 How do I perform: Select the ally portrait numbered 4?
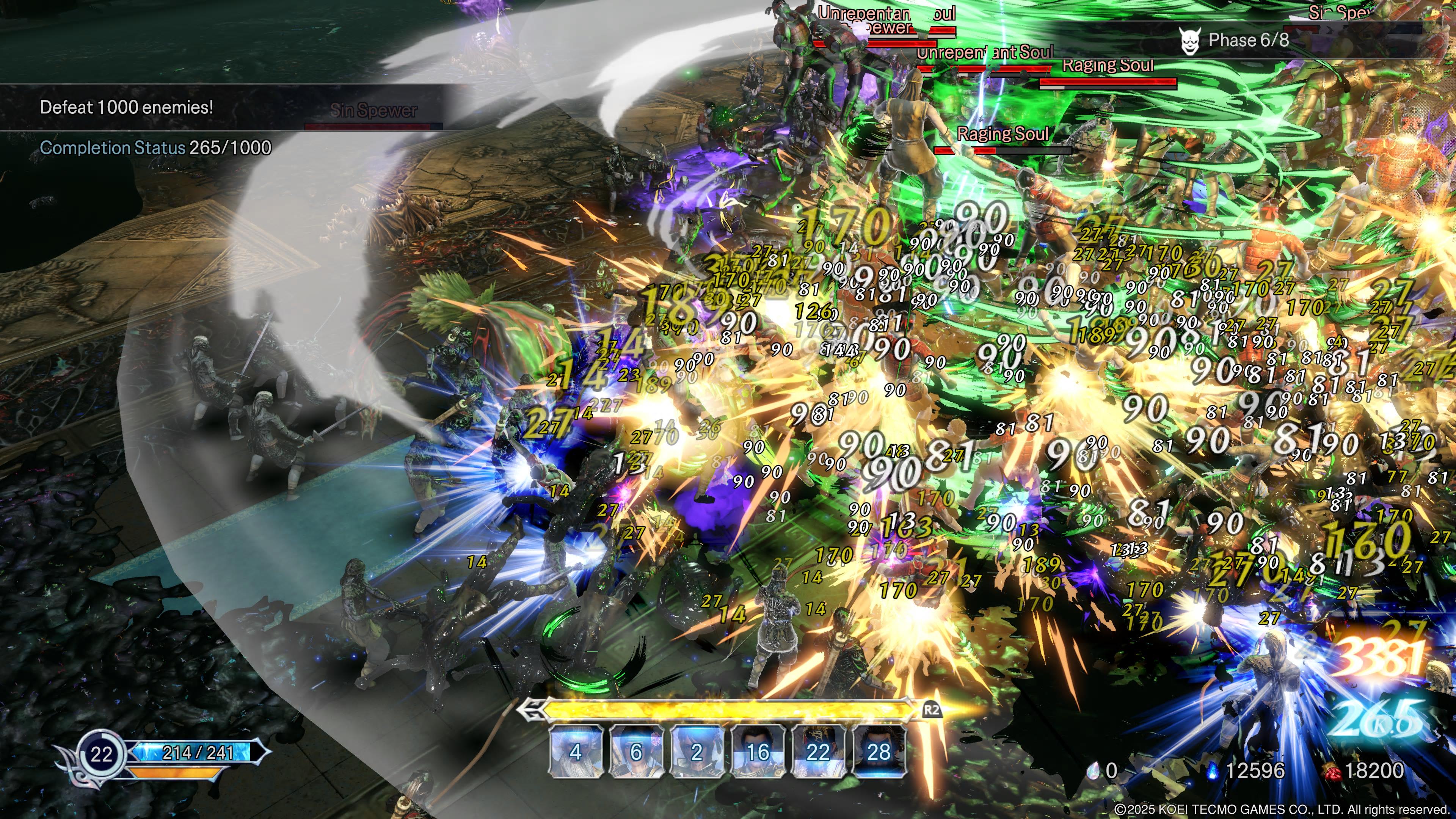[x=576, y=751]
